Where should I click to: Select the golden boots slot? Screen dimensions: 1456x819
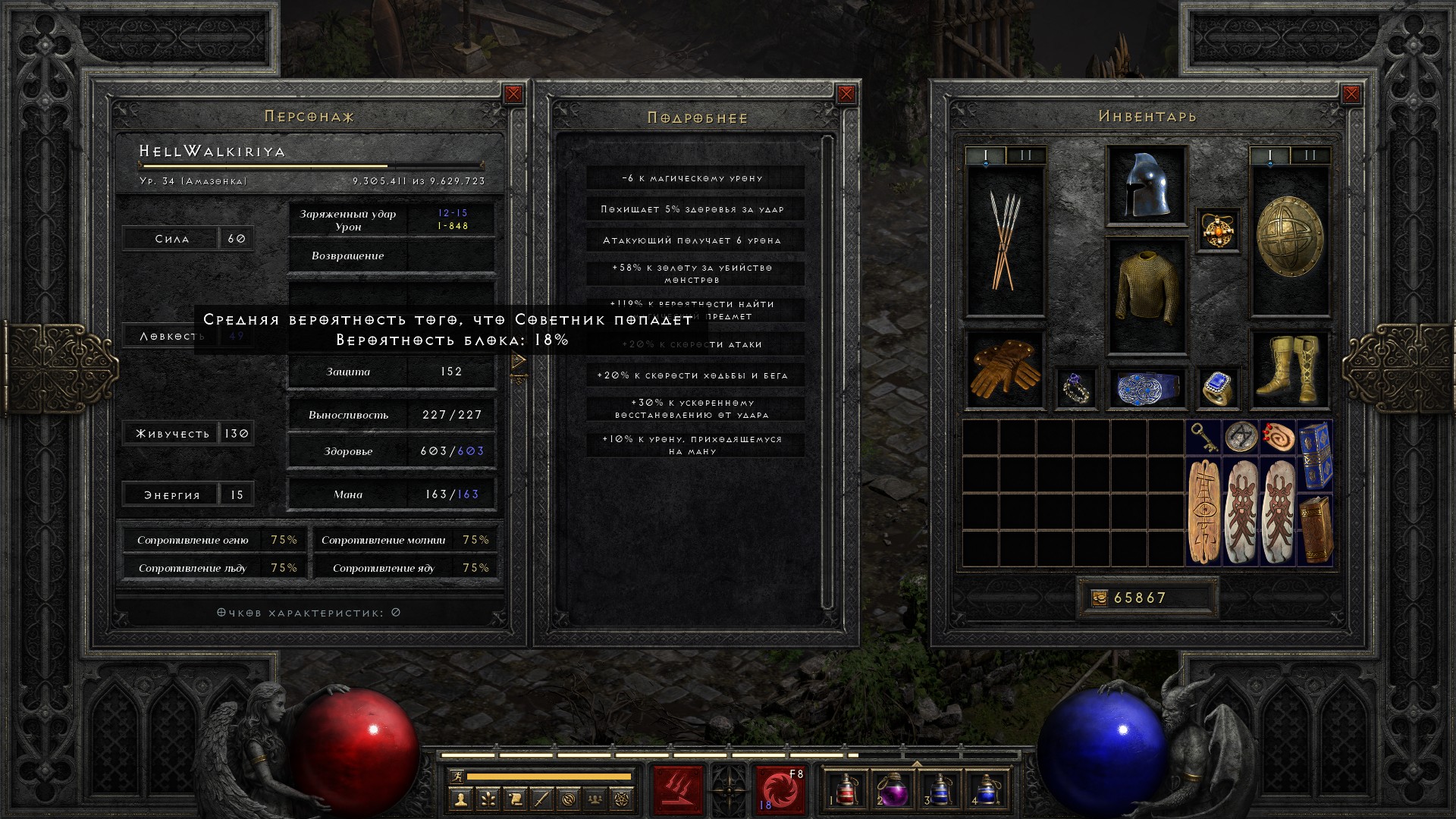point(1289,369)
